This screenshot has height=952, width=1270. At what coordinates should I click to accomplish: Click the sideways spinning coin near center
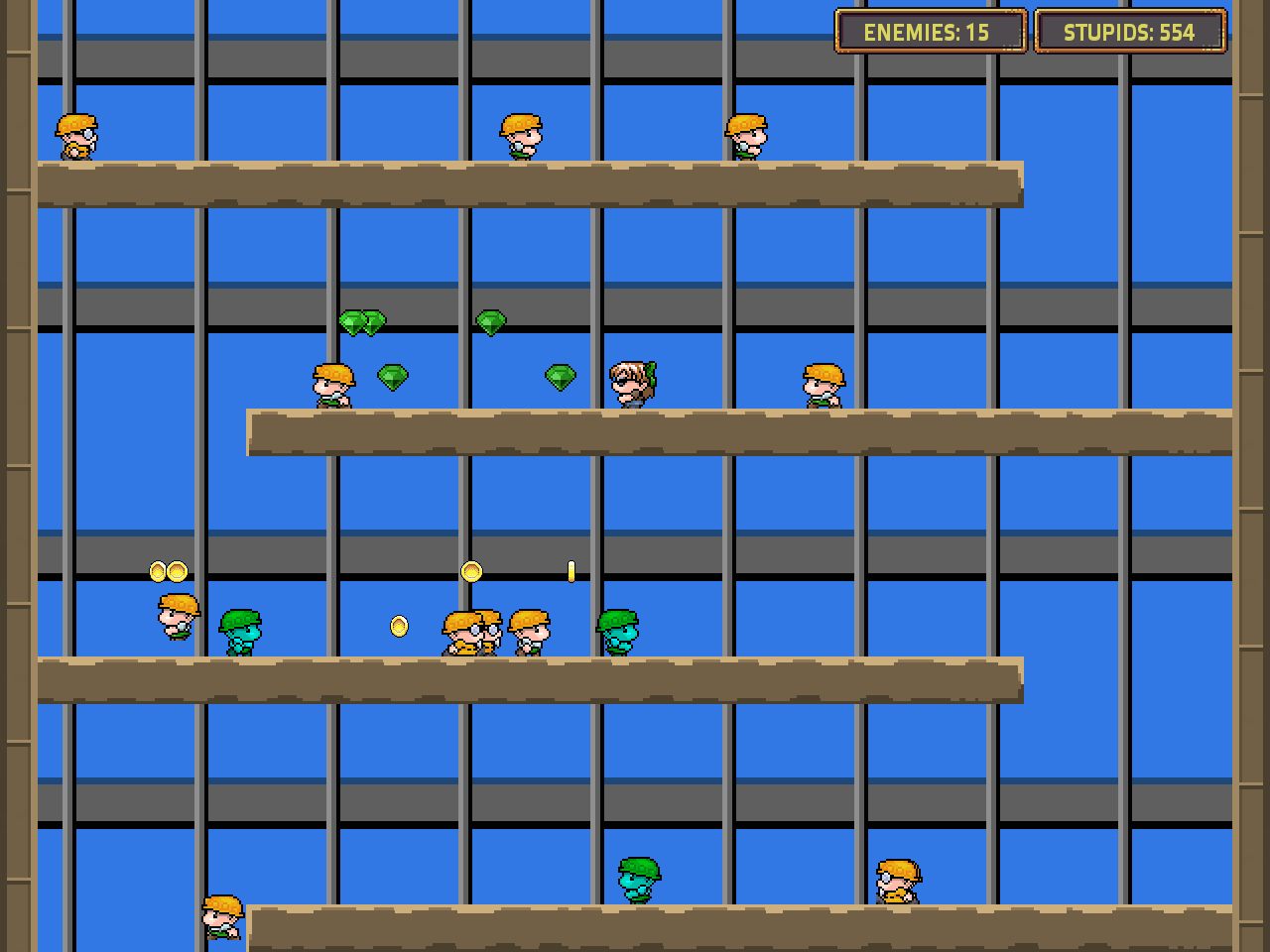tap(571, 570)
